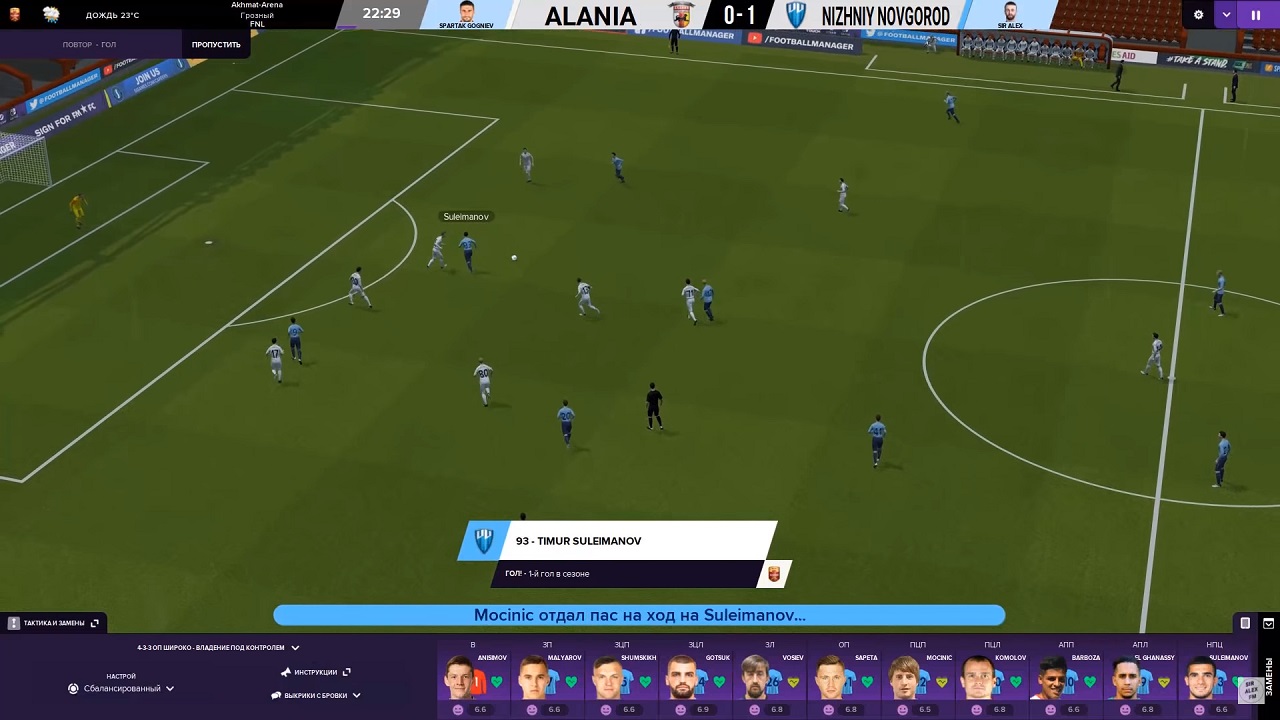This screenshot has height=720, width=1280.
Task: Skip the goal replay with Пропустить
Action: [216, 45]
